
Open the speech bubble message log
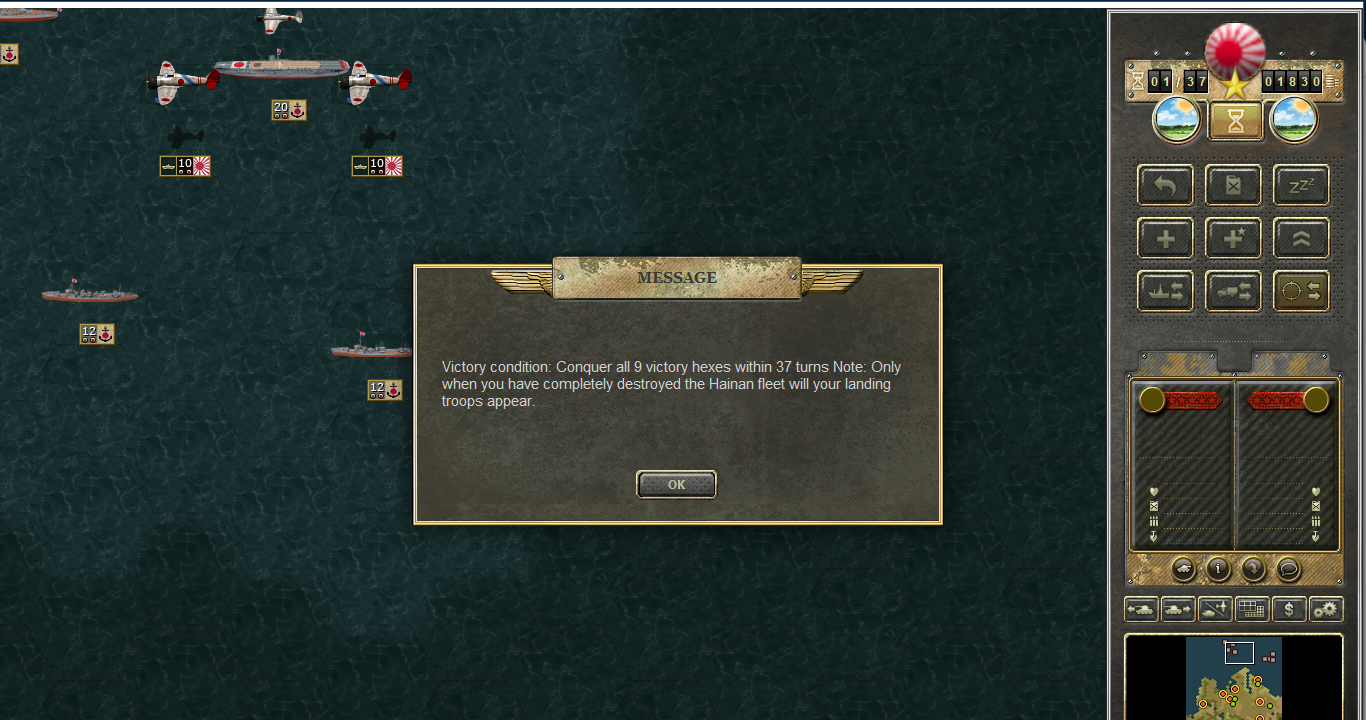[1289, 569]
